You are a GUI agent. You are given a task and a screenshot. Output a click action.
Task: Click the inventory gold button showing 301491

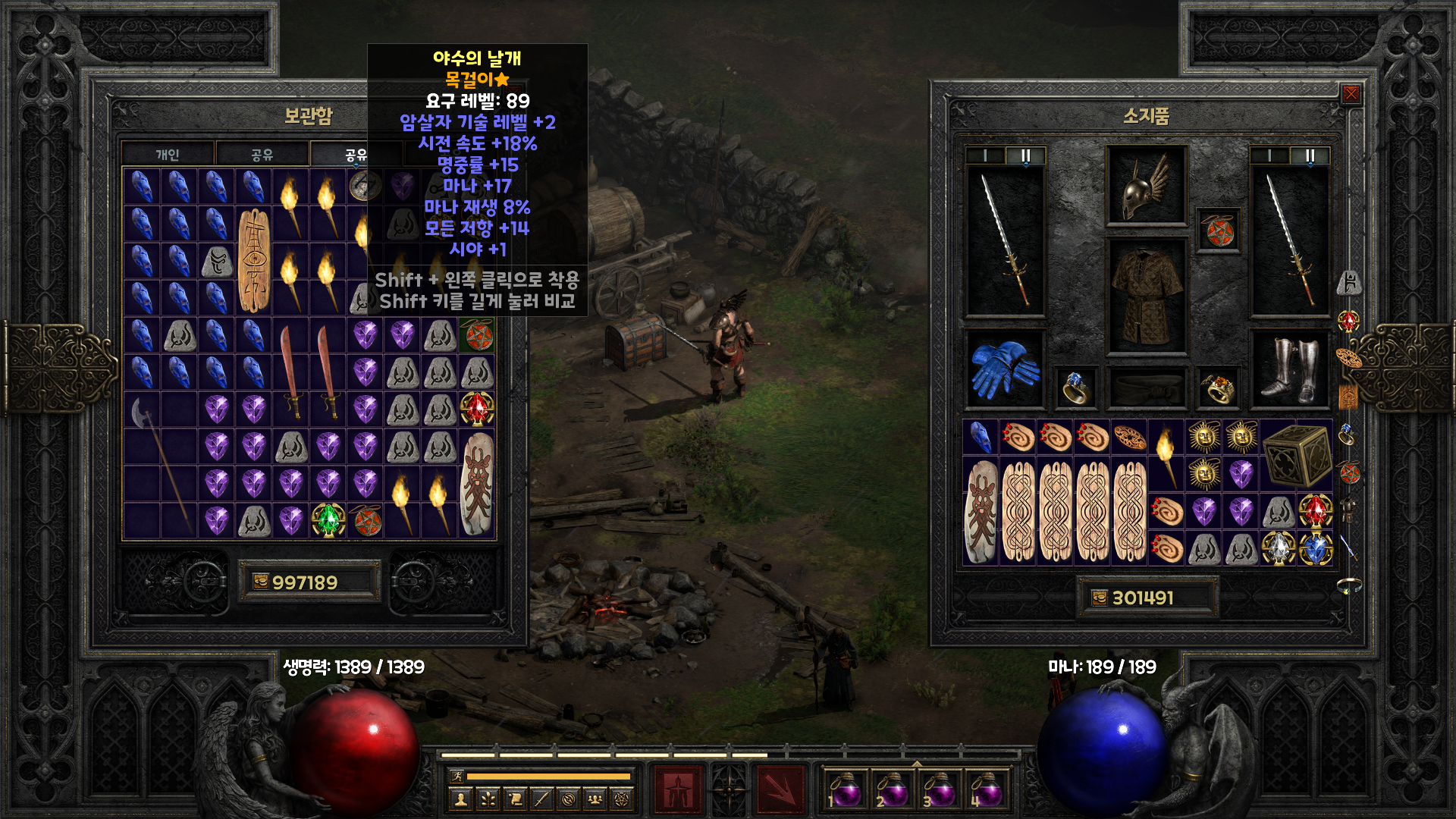click(x=1100, y=598)
